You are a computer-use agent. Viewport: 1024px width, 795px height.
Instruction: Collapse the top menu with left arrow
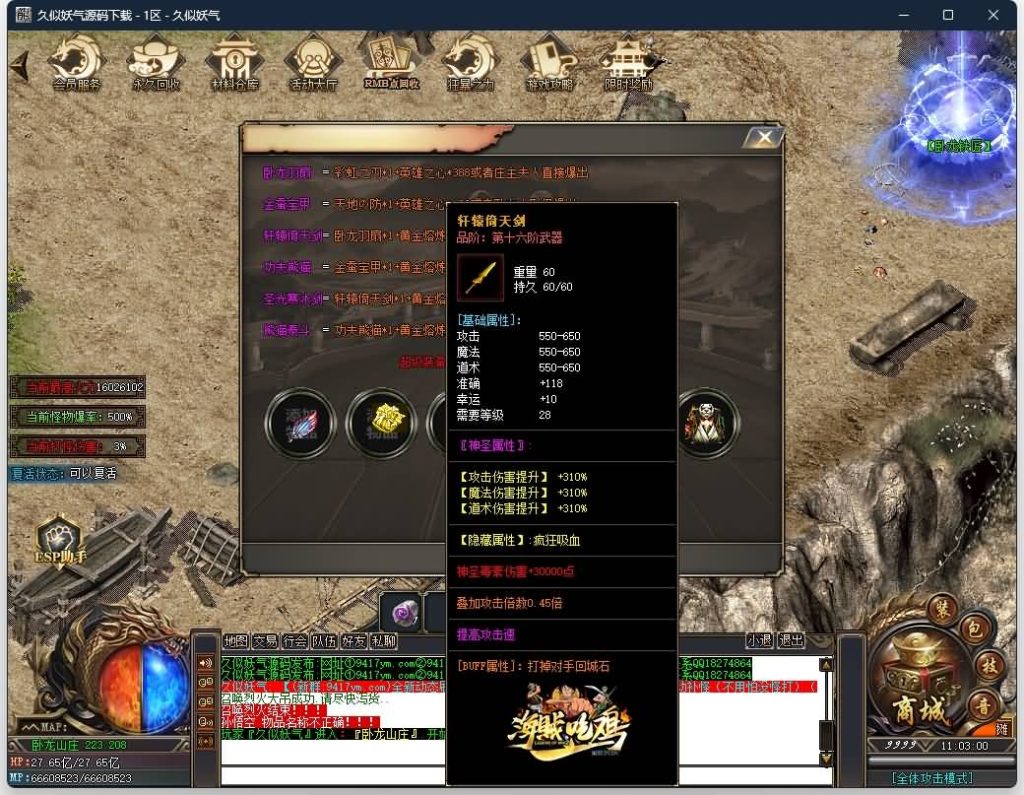tap(19, 66)
